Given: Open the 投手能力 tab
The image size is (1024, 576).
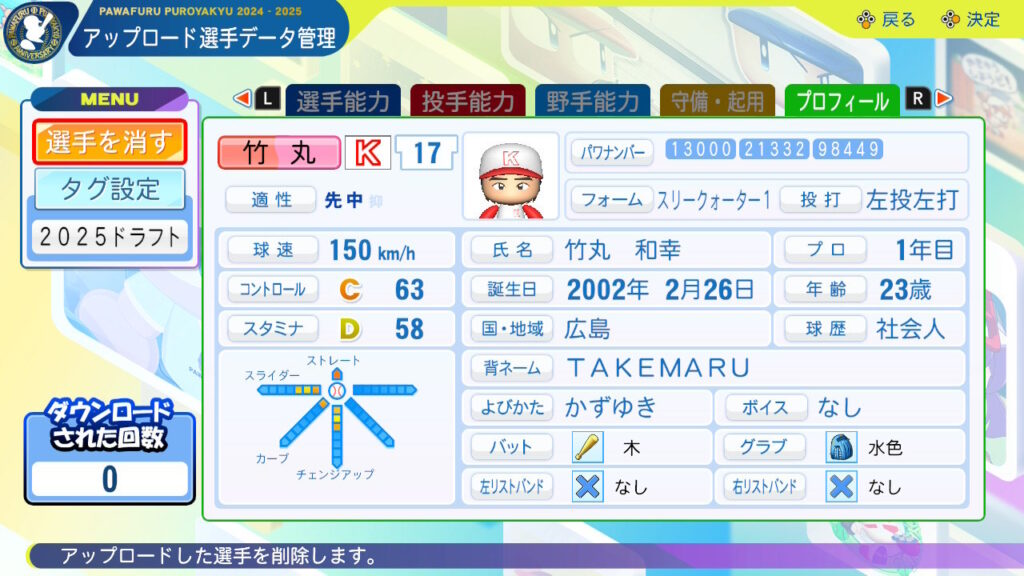Looking at the screenshot, I should (x=468, y=101).
